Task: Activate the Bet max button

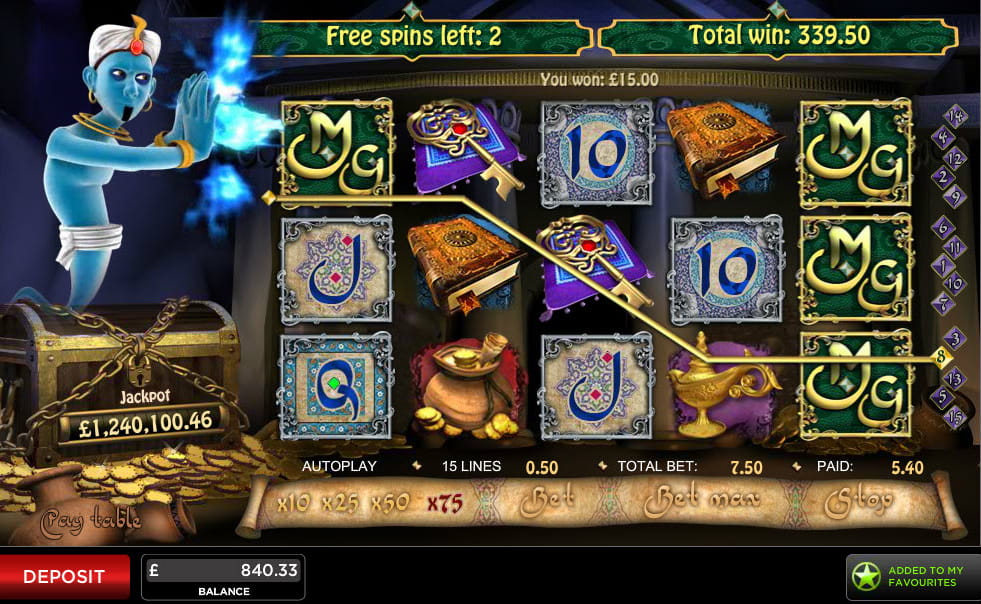Action: (702, 499)
